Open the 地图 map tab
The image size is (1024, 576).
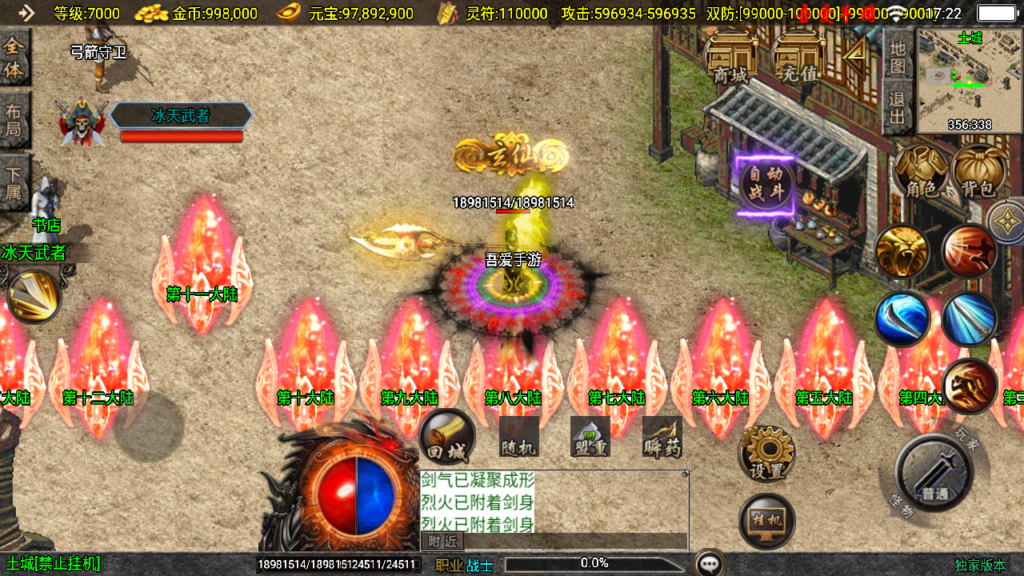(897, 58)
